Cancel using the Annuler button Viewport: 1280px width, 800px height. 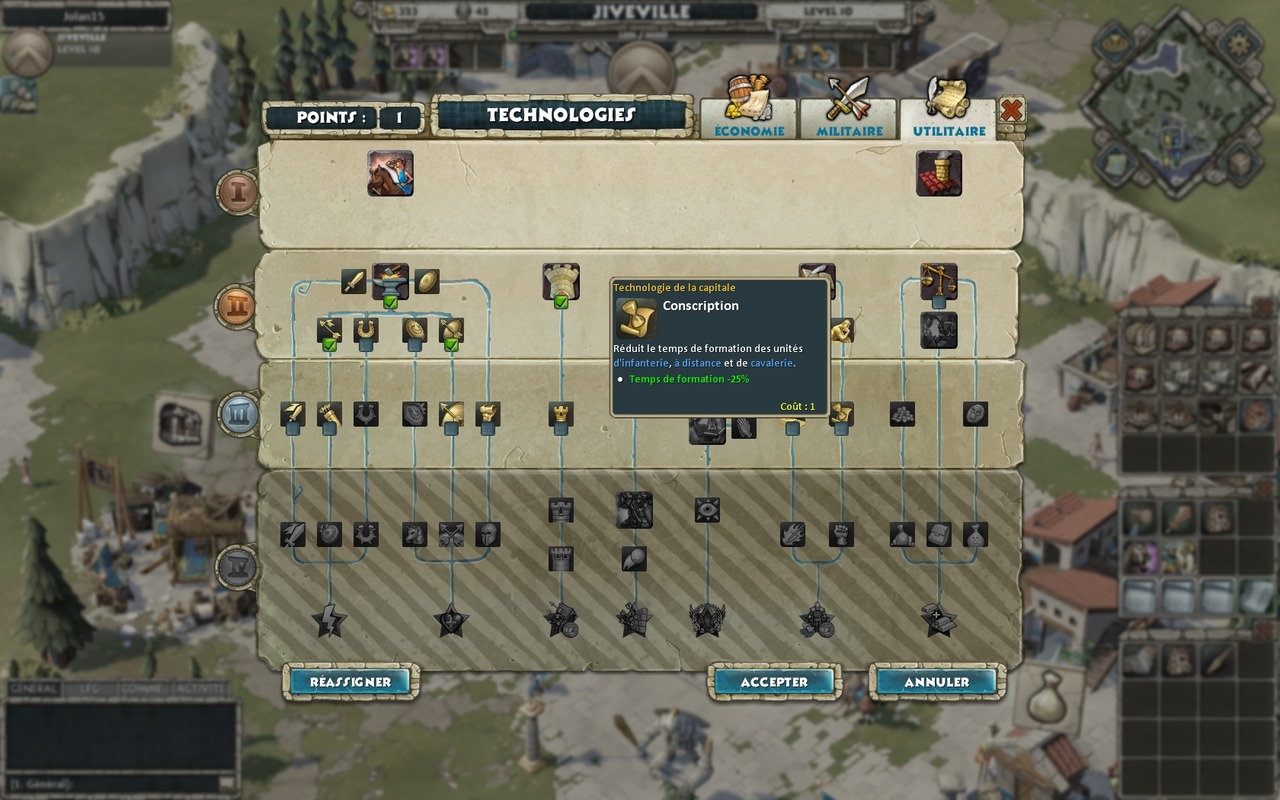937,682
